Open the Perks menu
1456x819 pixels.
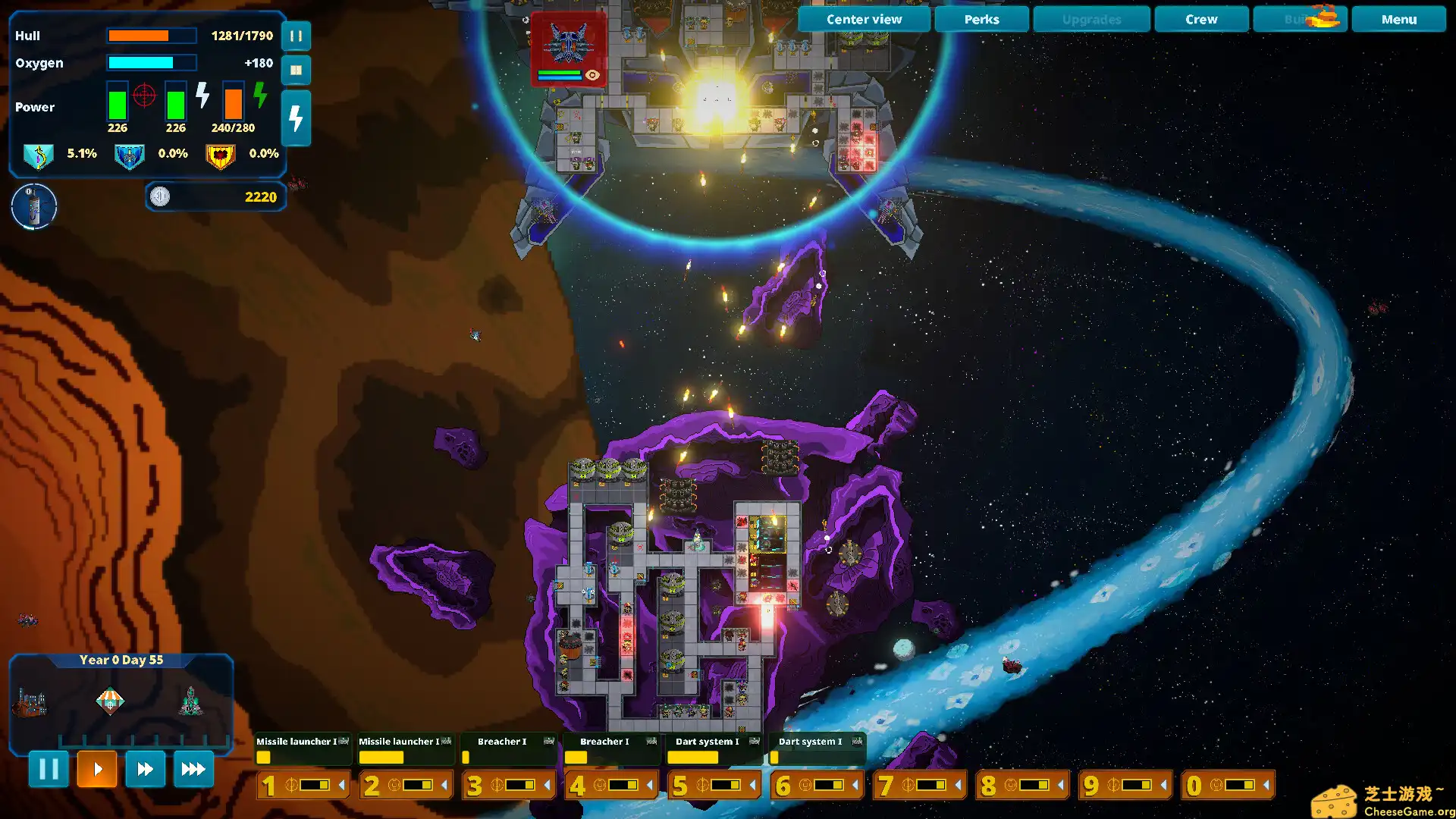point(981,19)
